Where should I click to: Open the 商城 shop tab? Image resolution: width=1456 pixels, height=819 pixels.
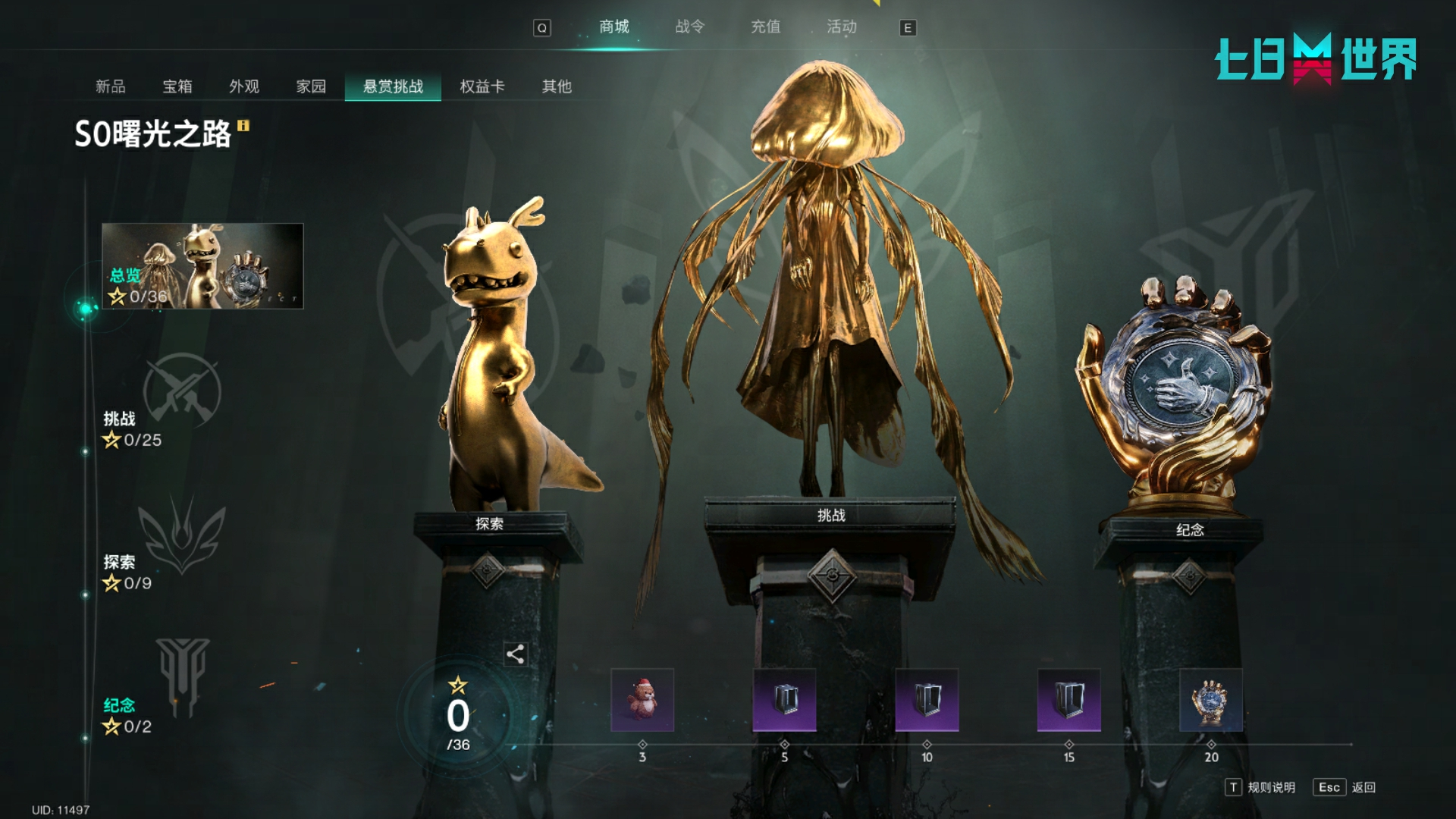(613, 27)
